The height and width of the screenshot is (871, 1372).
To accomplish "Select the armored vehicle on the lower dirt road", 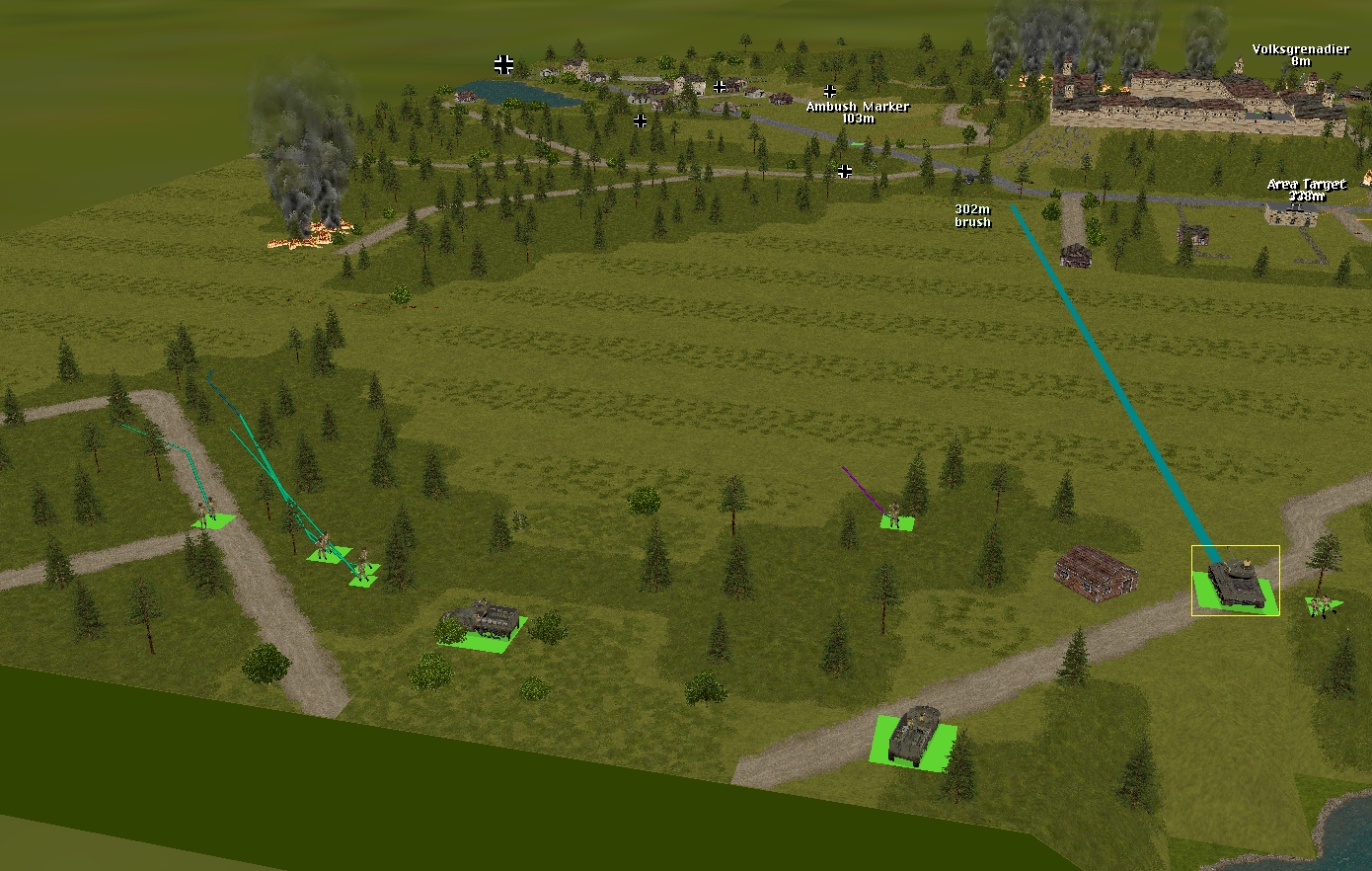I will tap(914, 735).
